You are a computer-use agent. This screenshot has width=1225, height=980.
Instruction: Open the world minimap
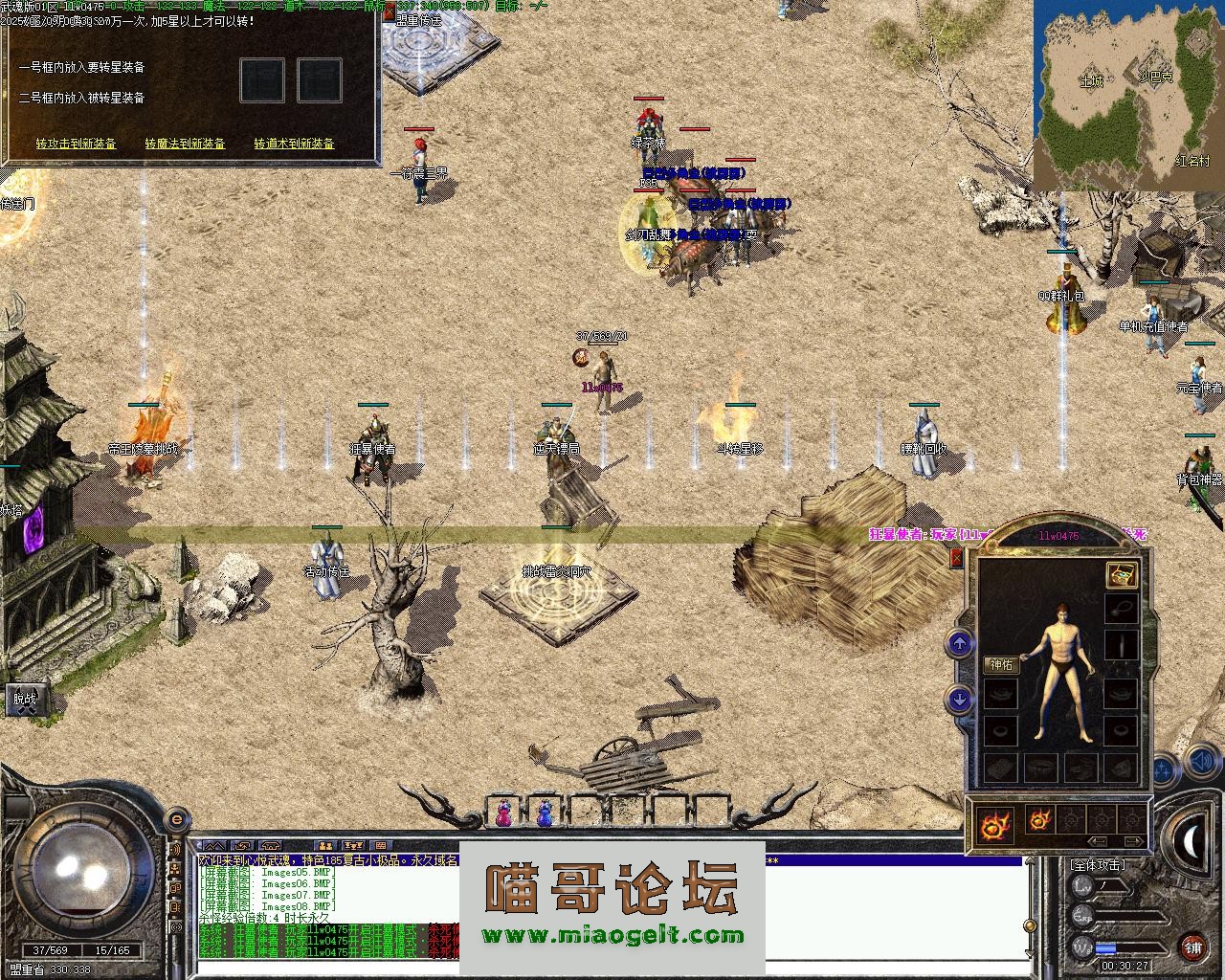[x=1129, y=96]
